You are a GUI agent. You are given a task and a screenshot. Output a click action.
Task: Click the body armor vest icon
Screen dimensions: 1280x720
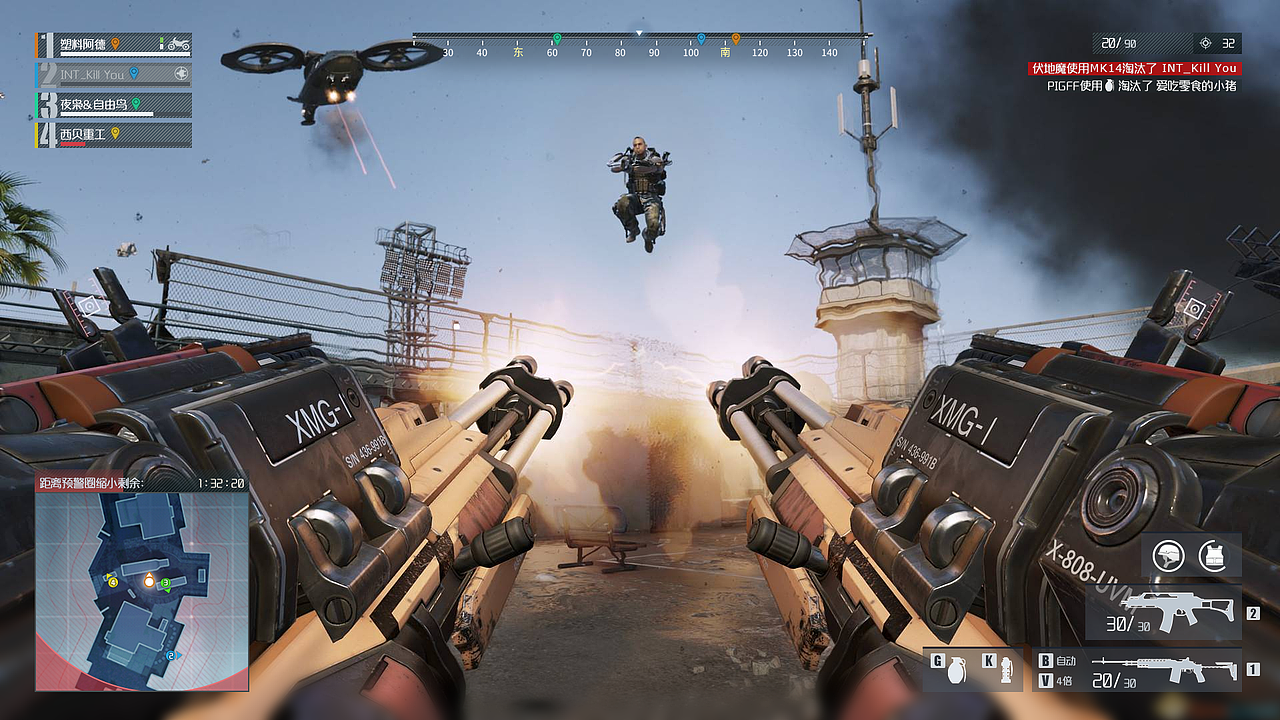pos(1214,556)
